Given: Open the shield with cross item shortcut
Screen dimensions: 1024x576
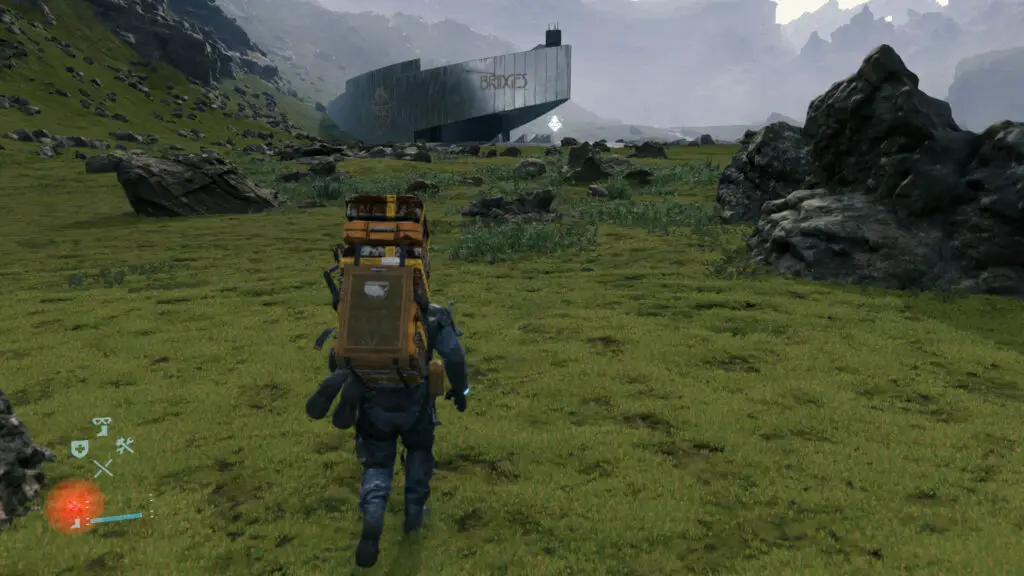Looking at the screenshot, I should [x=79, y=449].
